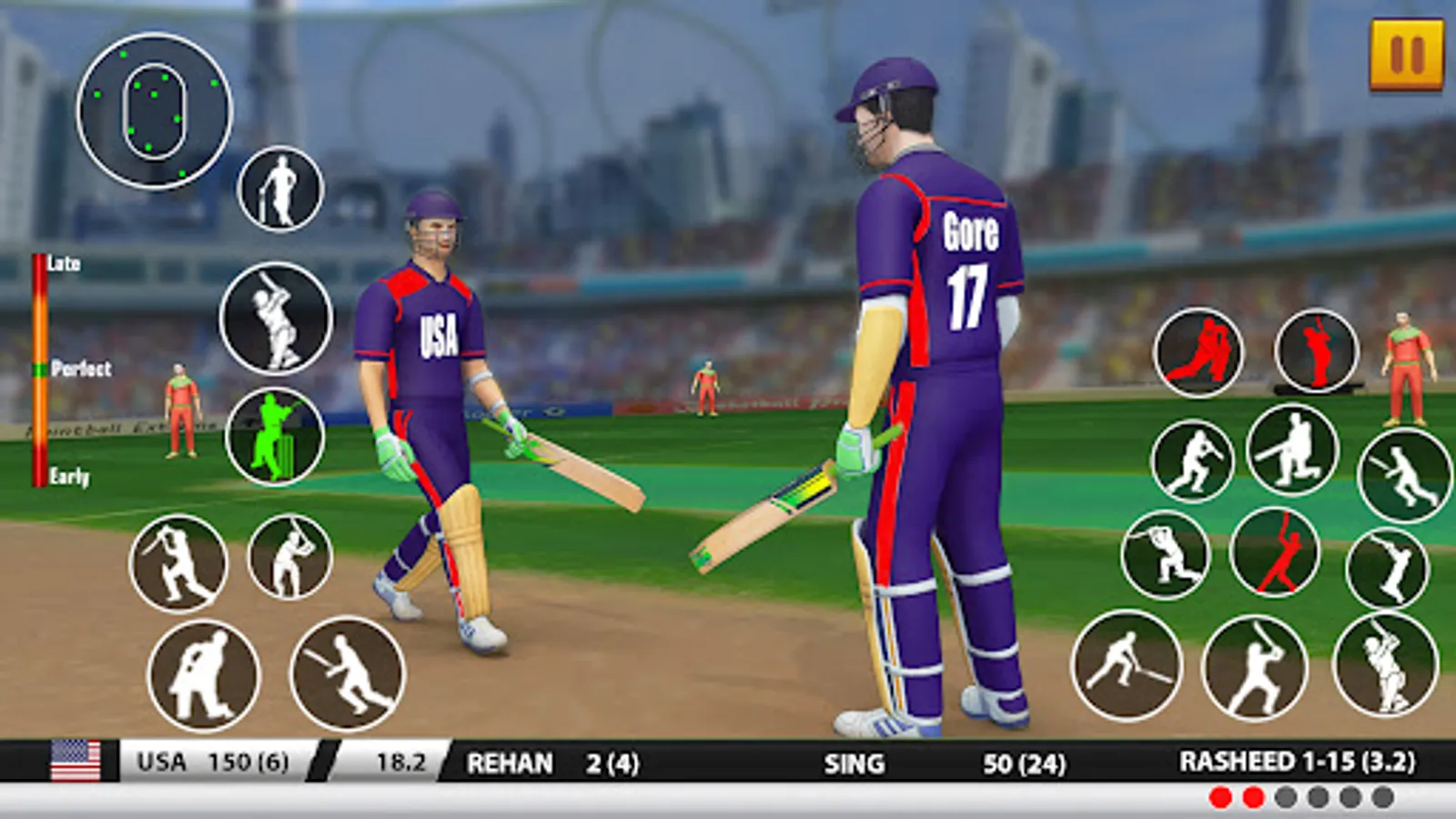Select the red upright bat-raised shot icon
This screenshot has width=1456, height=819.
coord(1316,351)
